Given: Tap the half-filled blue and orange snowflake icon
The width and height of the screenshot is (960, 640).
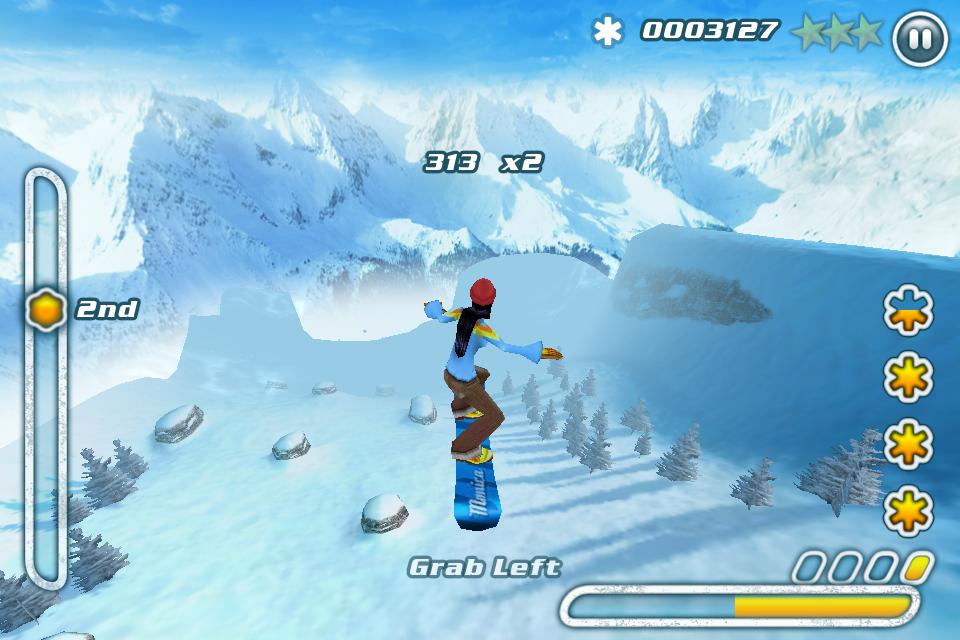Looking at the screenshot, I should (x=908, y=311).
